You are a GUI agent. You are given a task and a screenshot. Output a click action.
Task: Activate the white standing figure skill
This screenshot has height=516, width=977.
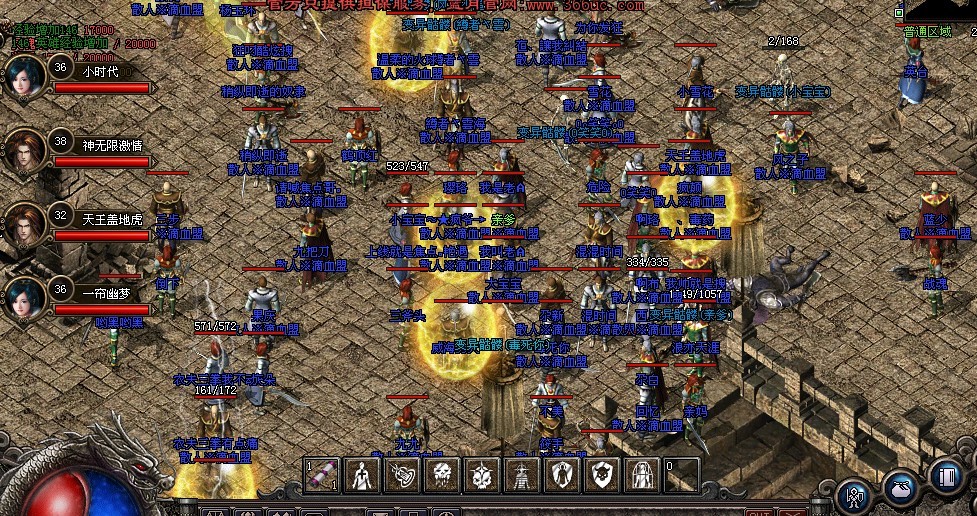pos(361,475)
